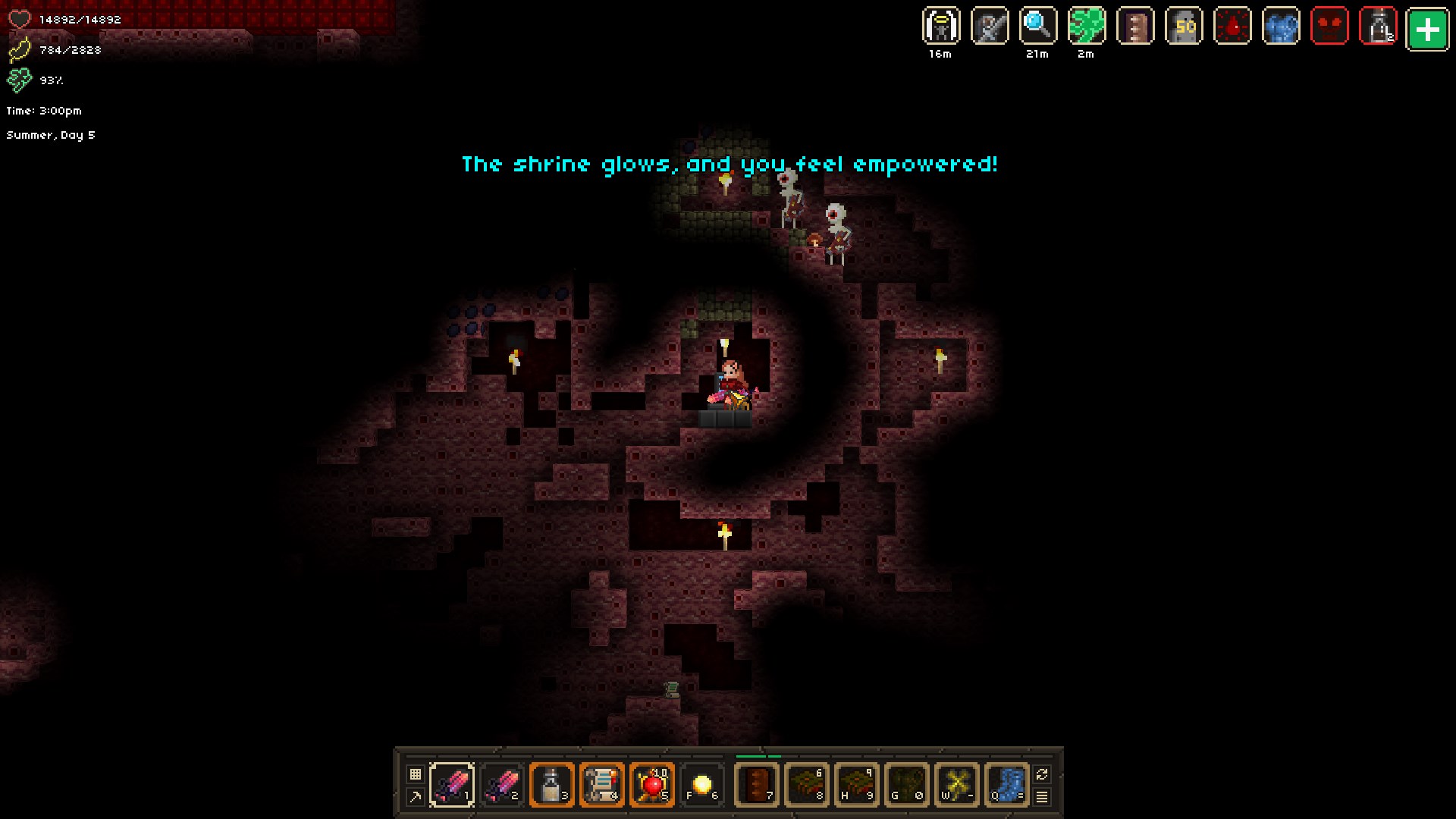The width and height of the screenshot is (1456, 819).
Task: Click the magnifying glass buff icon
Action: 1039,25
